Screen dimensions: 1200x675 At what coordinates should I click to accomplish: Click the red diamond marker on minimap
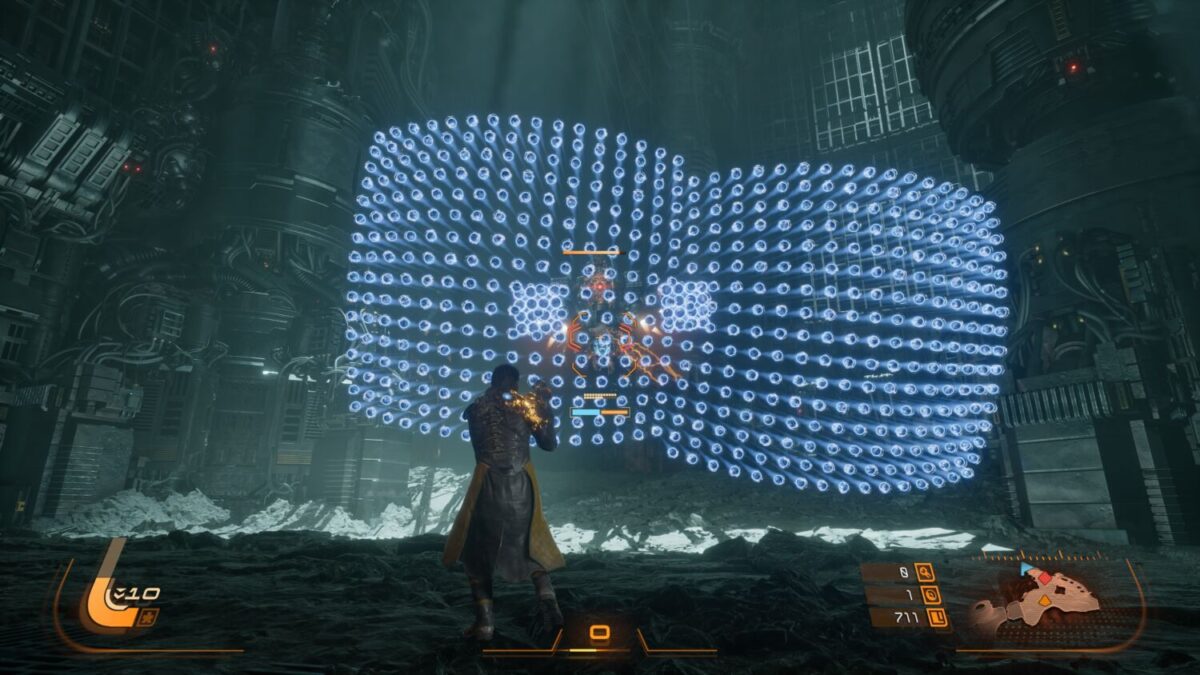(1044, 578)
